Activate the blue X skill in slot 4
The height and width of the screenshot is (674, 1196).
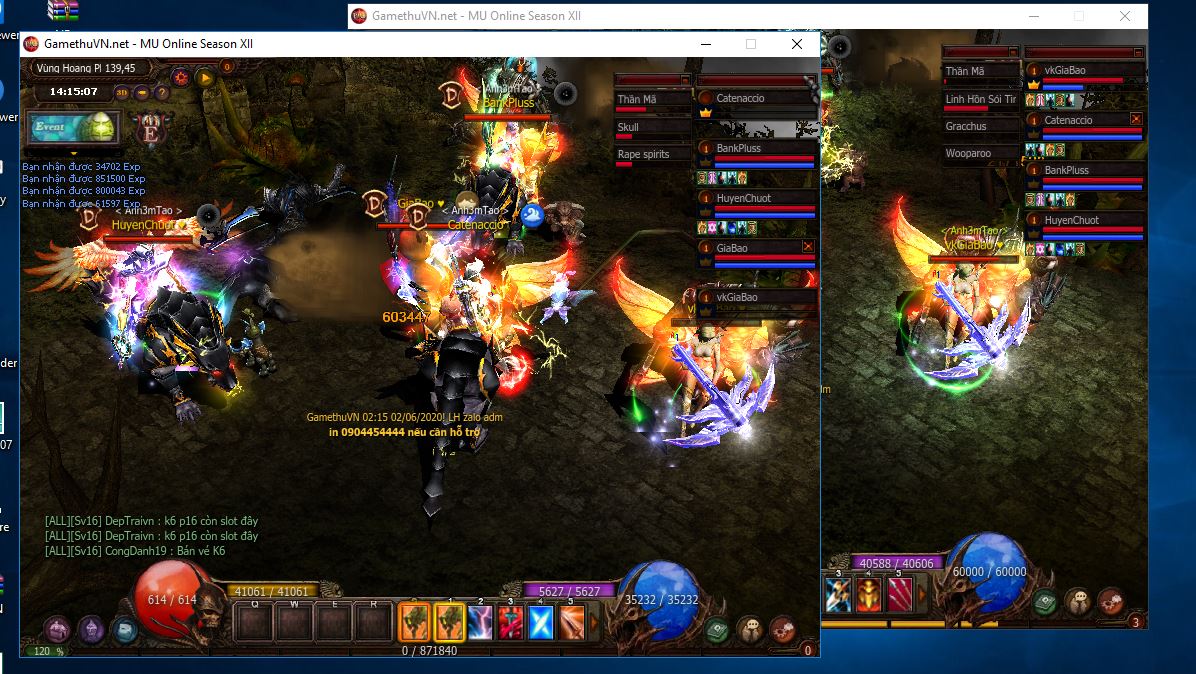(x=541, y=623)
